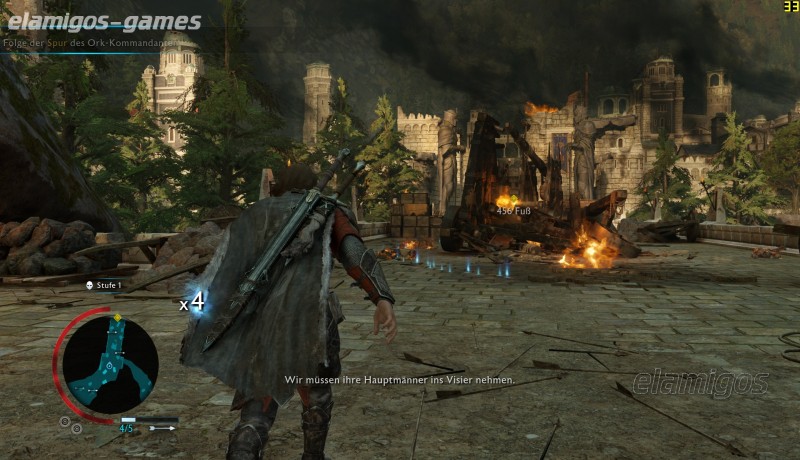Select the yellow diamond objective marker on minimap
800x460 pixels.
point(117,318)
